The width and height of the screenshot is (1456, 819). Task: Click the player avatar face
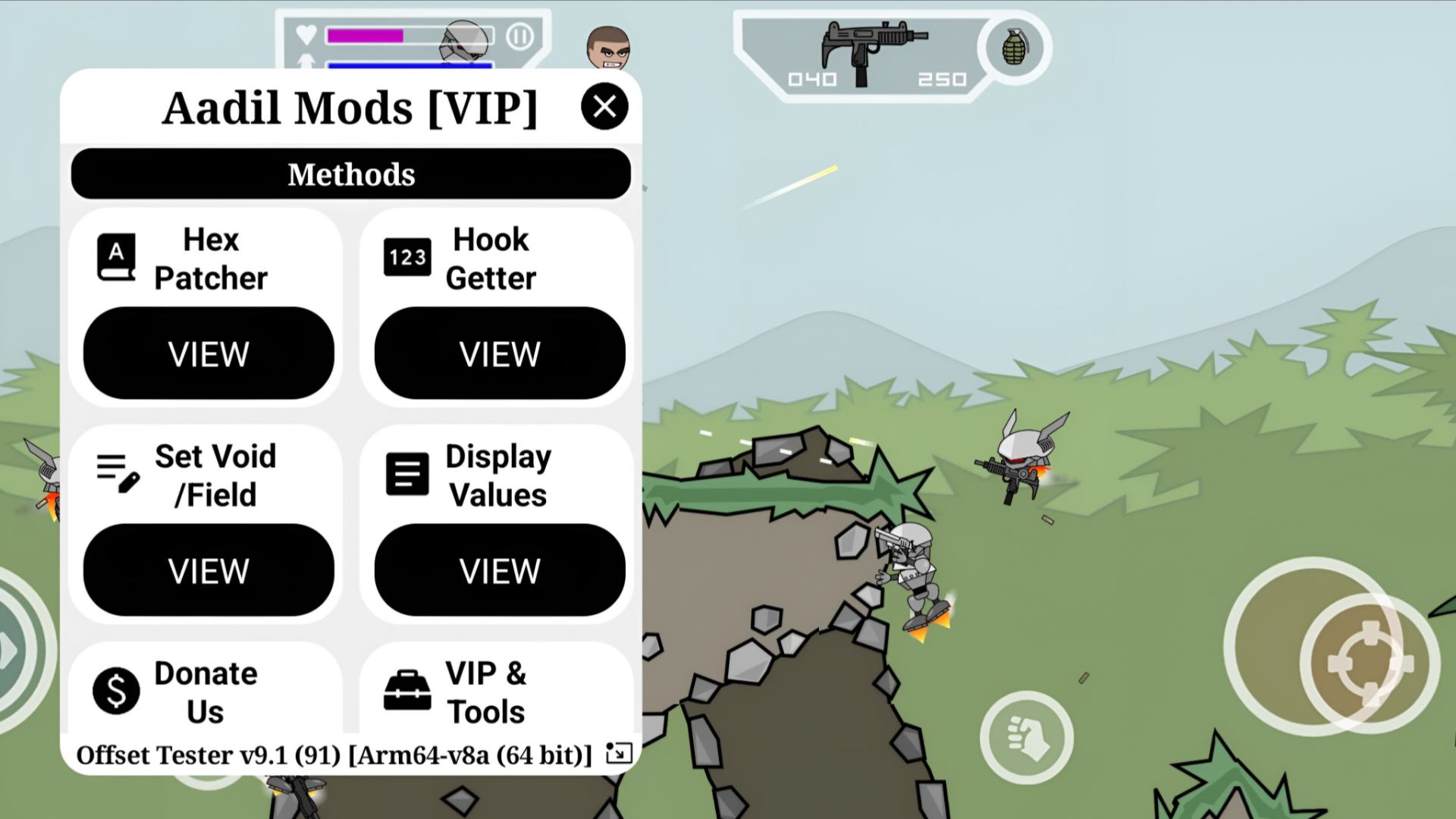coord(609,47)
